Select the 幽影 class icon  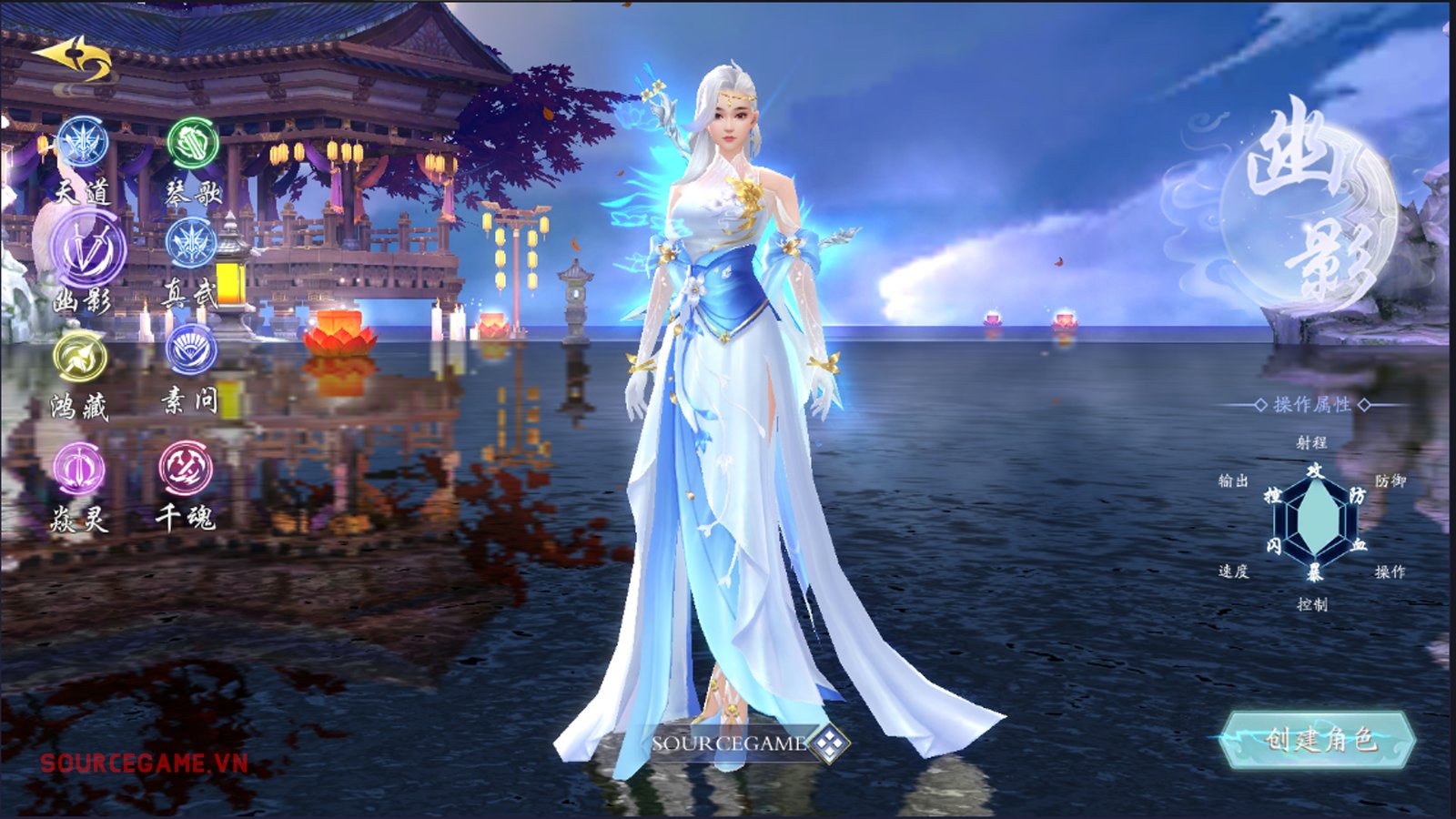(x=86, y=248)
